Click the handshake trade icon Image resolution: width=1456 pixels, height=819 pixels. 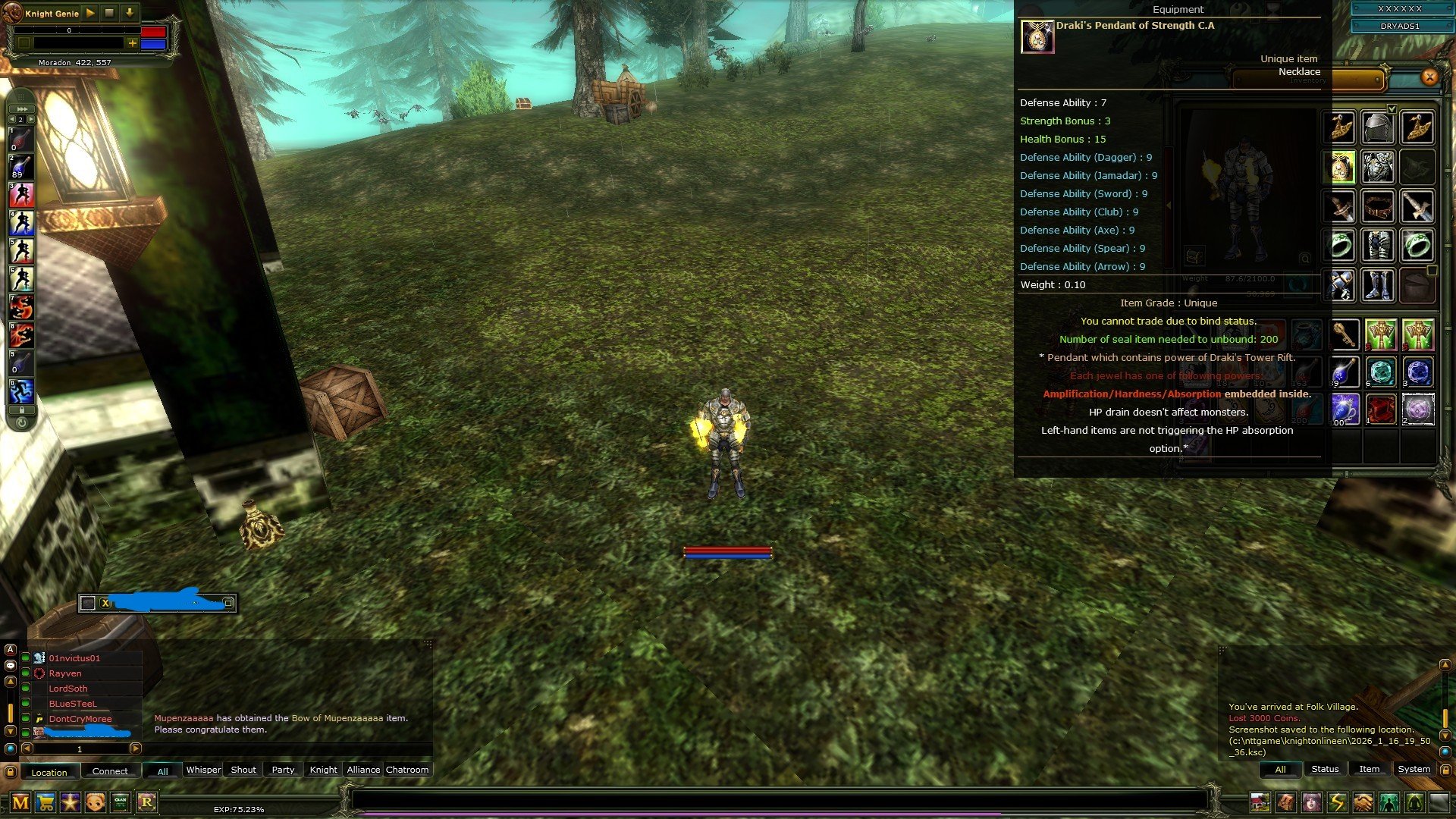[x=1363, y=802]
